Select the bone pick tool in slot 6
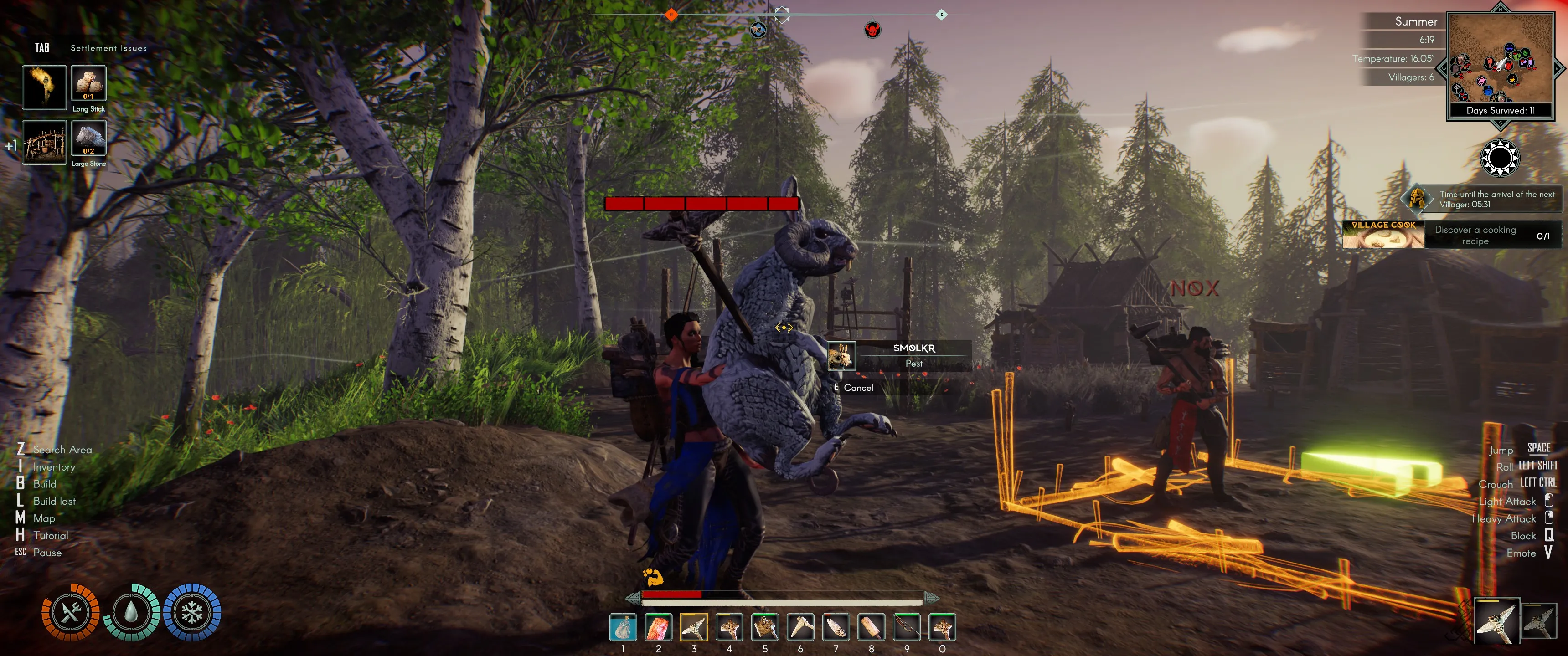Viewport: 1568px width, 656px height. click(x=800, y=627)
